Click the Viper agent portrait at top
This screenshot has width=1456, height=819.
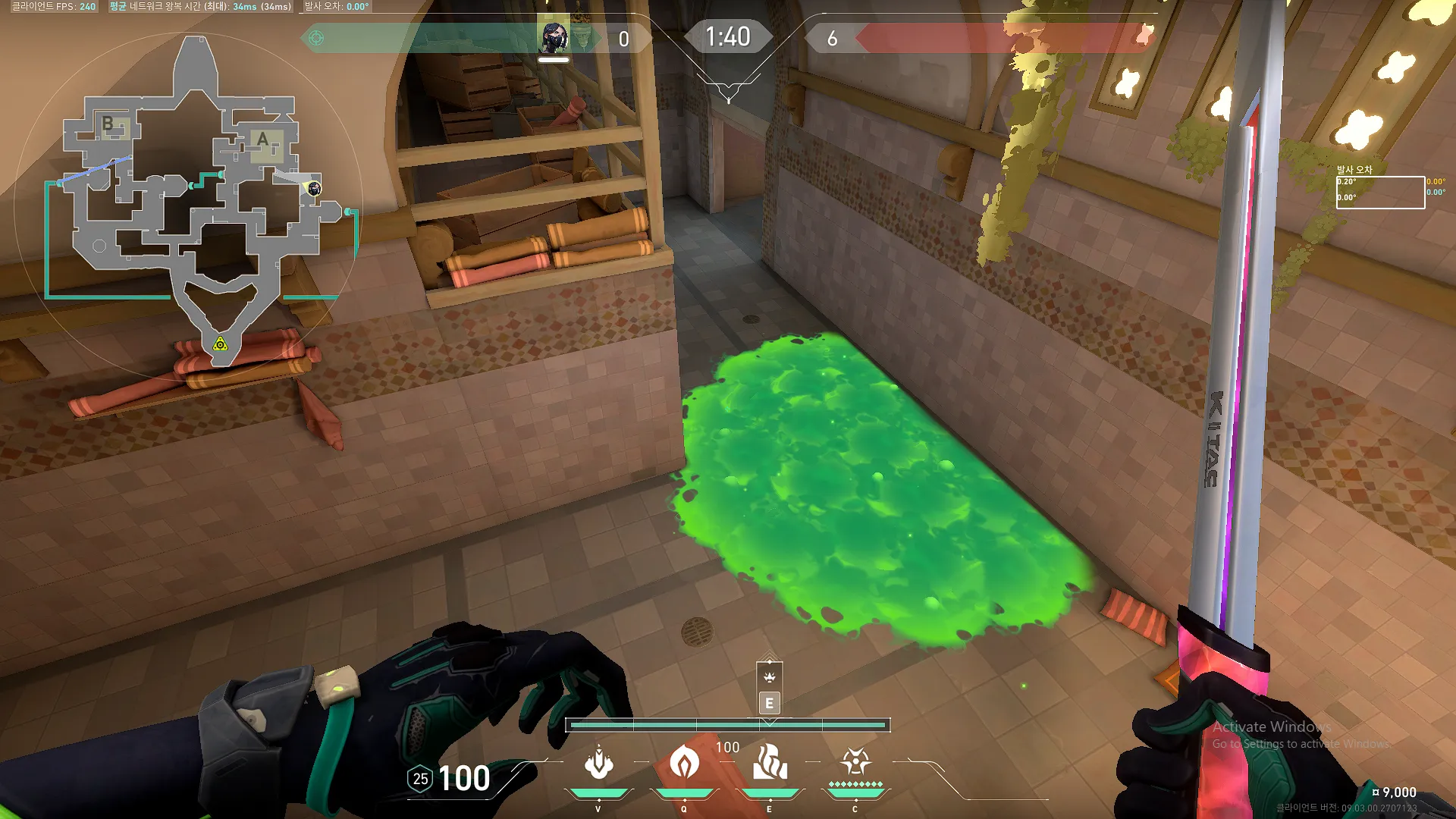coord(554,36)
